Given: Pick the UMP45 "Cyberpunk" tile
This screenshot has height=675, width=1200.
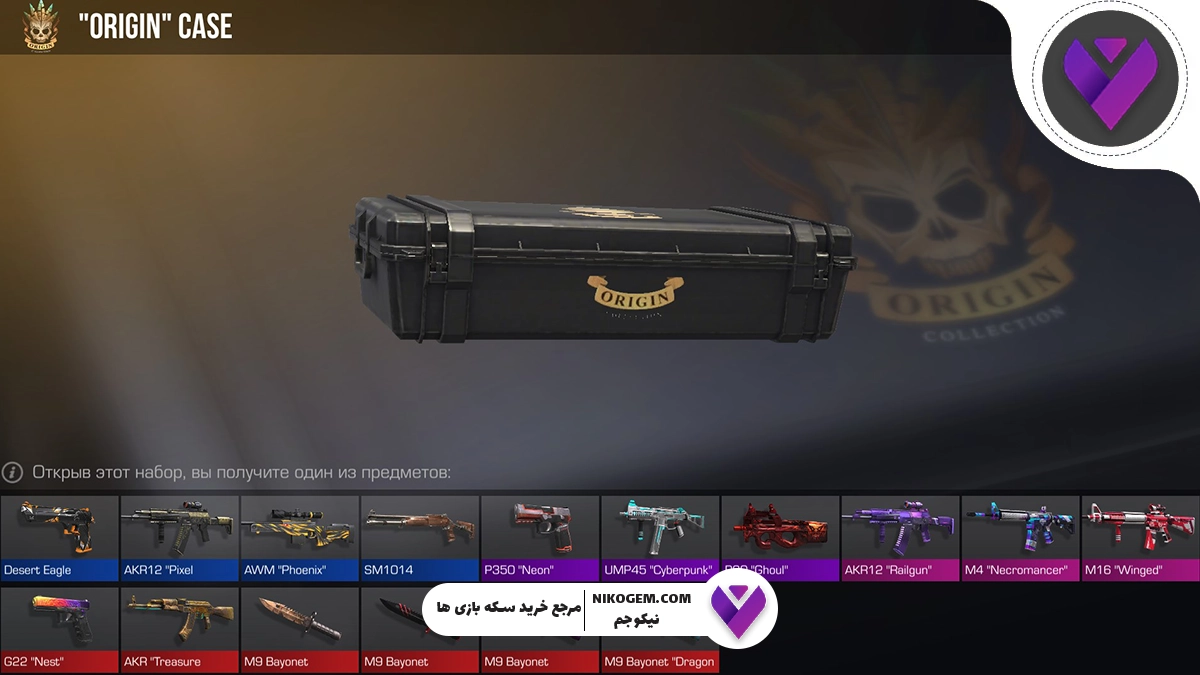Looking at the screenshot, I should click(x=659, y=537).
